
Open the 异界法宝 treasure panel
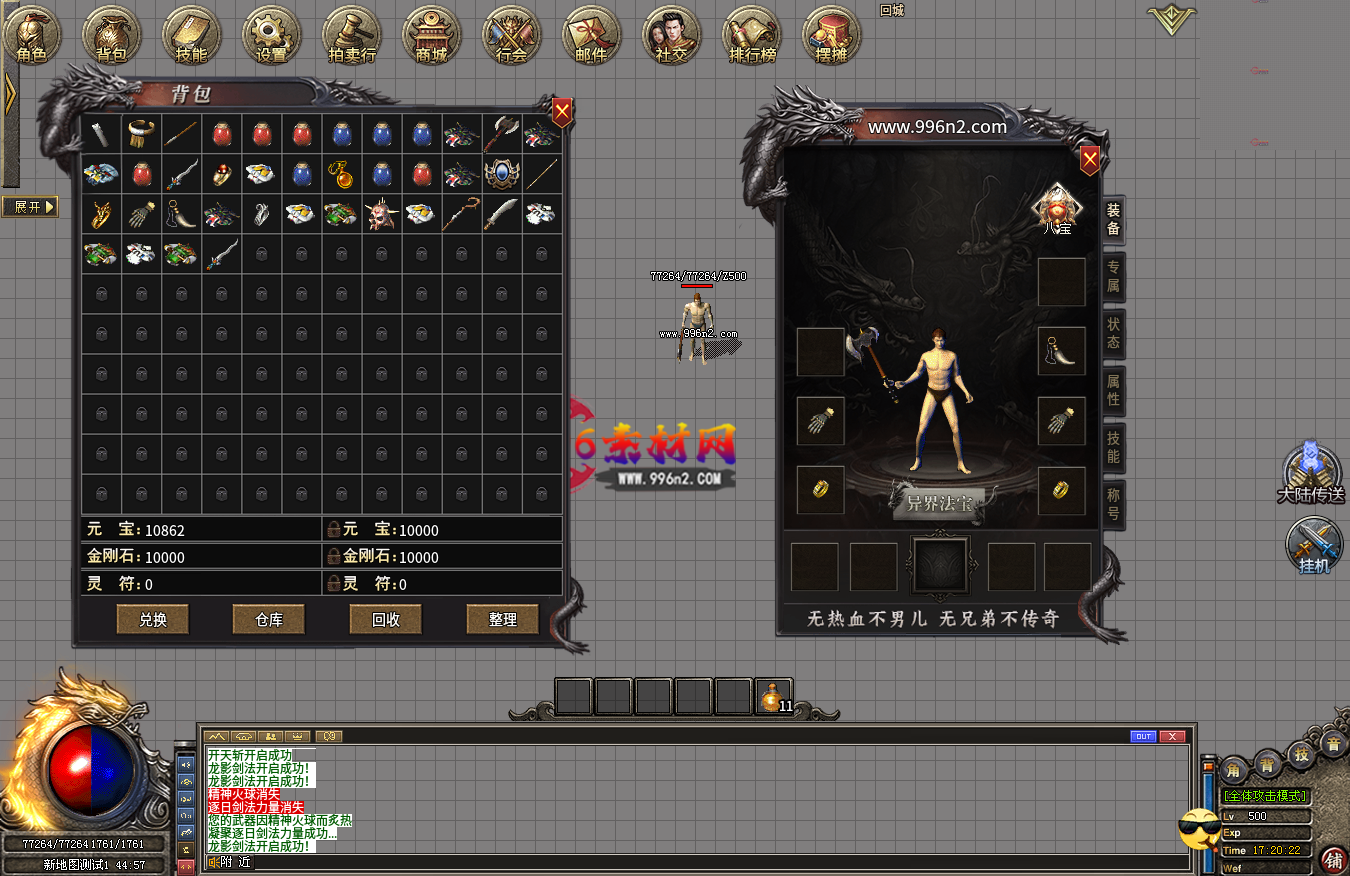click(939, 502)
